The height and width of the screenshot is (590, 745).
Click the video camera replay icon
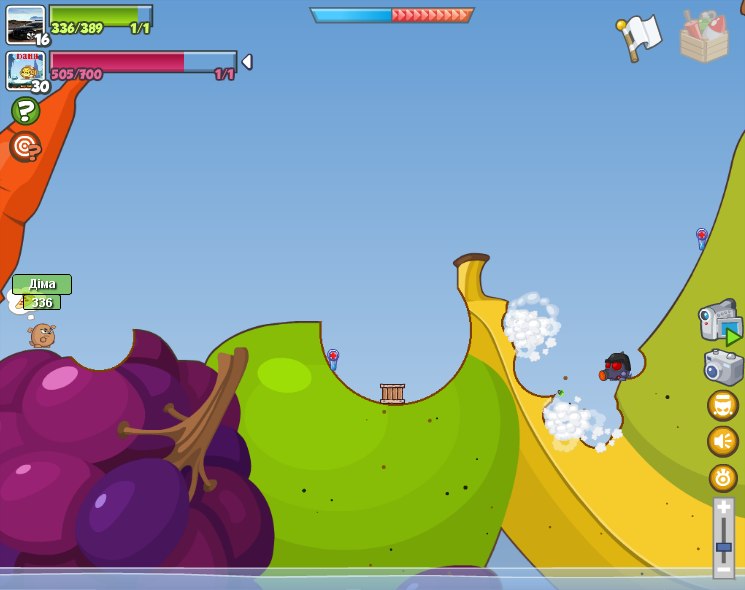(x=720, y=323)
